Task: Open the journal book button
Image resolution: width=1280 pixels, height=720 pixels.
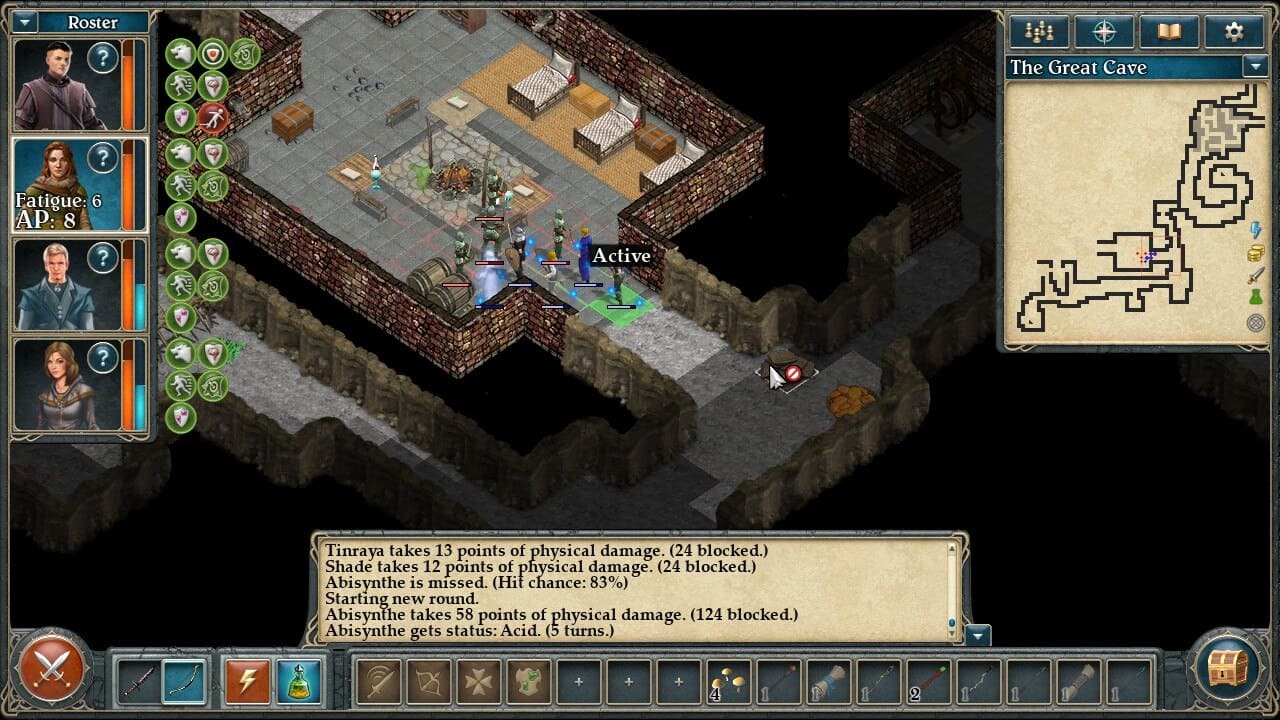Action: (1169, 31)
